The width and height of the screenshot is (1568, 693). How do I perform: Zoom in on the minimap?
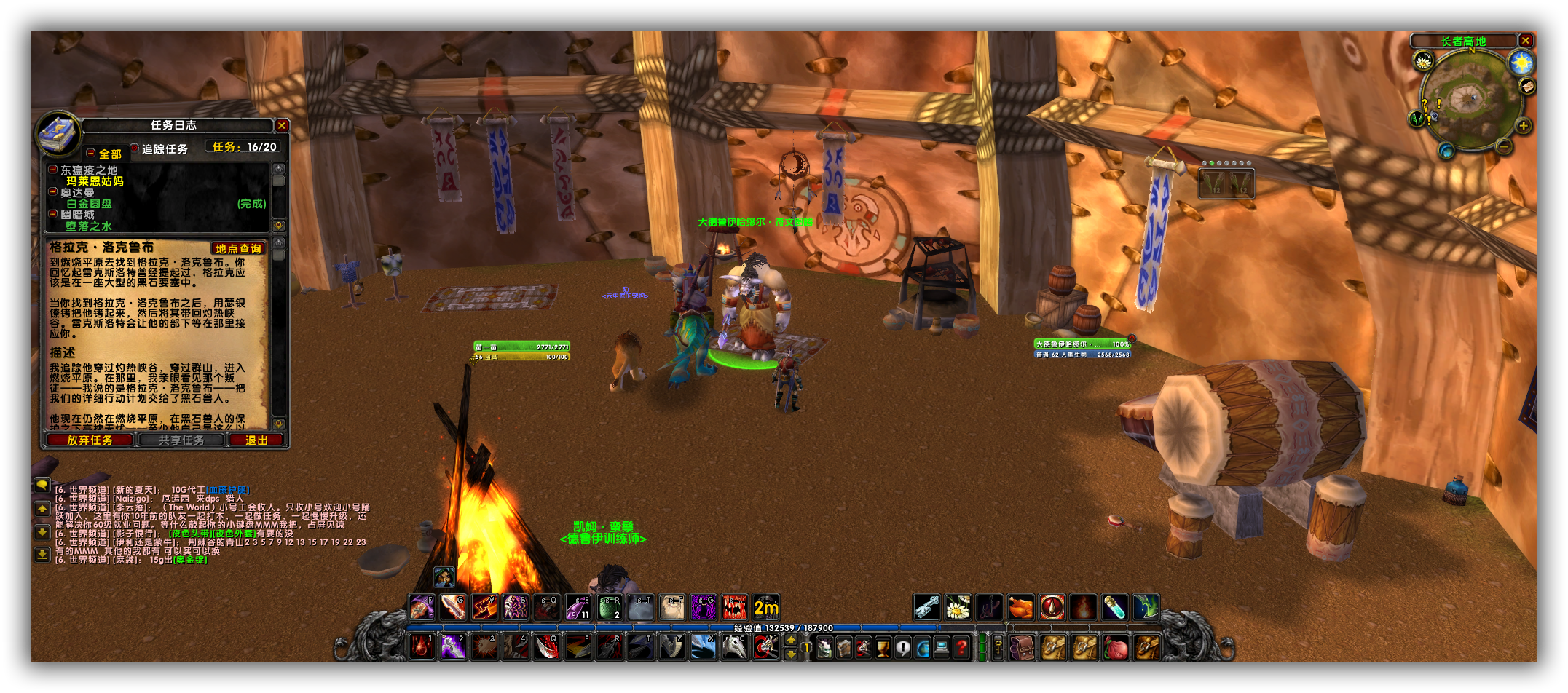(x=1523, y=126)
